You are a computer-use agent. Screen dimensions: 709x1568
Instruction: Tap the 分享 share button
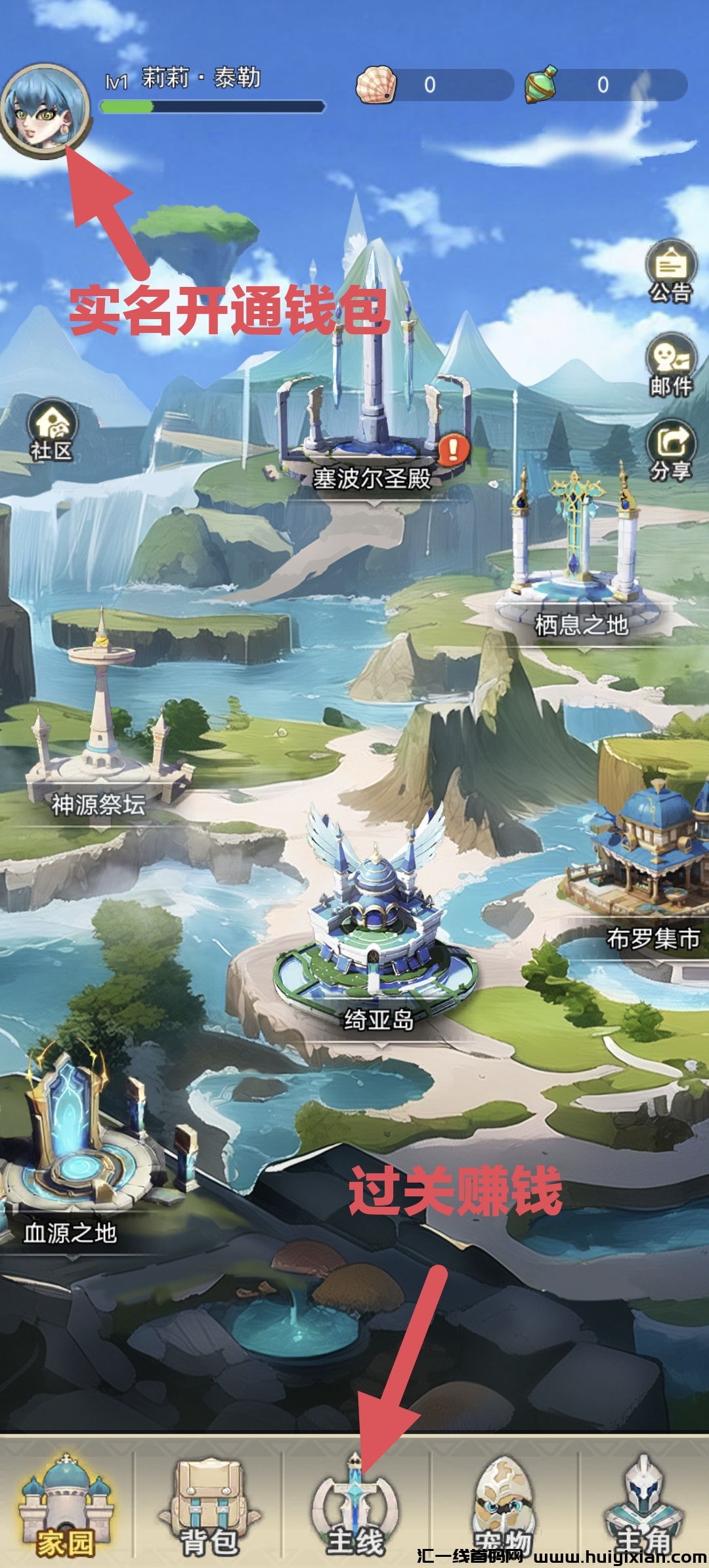tap(670, 450)
